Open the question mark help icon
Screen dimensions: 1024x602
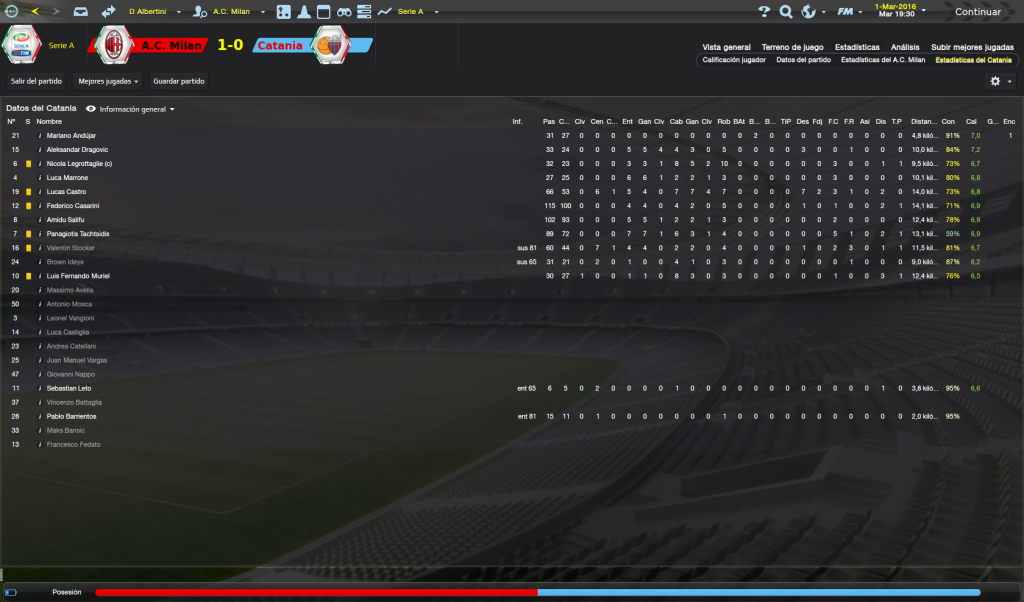[764, 12]
